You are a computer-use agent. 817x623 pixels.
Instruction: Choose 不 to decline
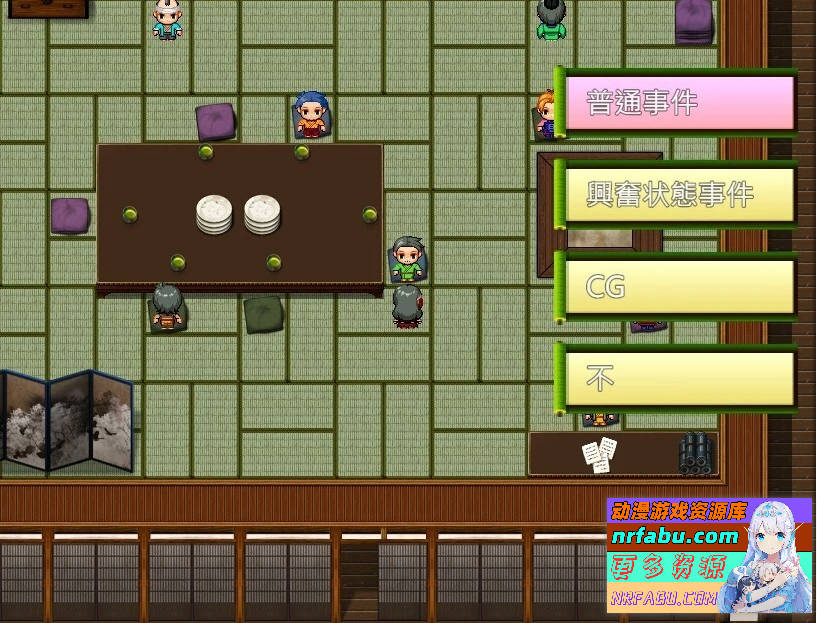[679, 379]
